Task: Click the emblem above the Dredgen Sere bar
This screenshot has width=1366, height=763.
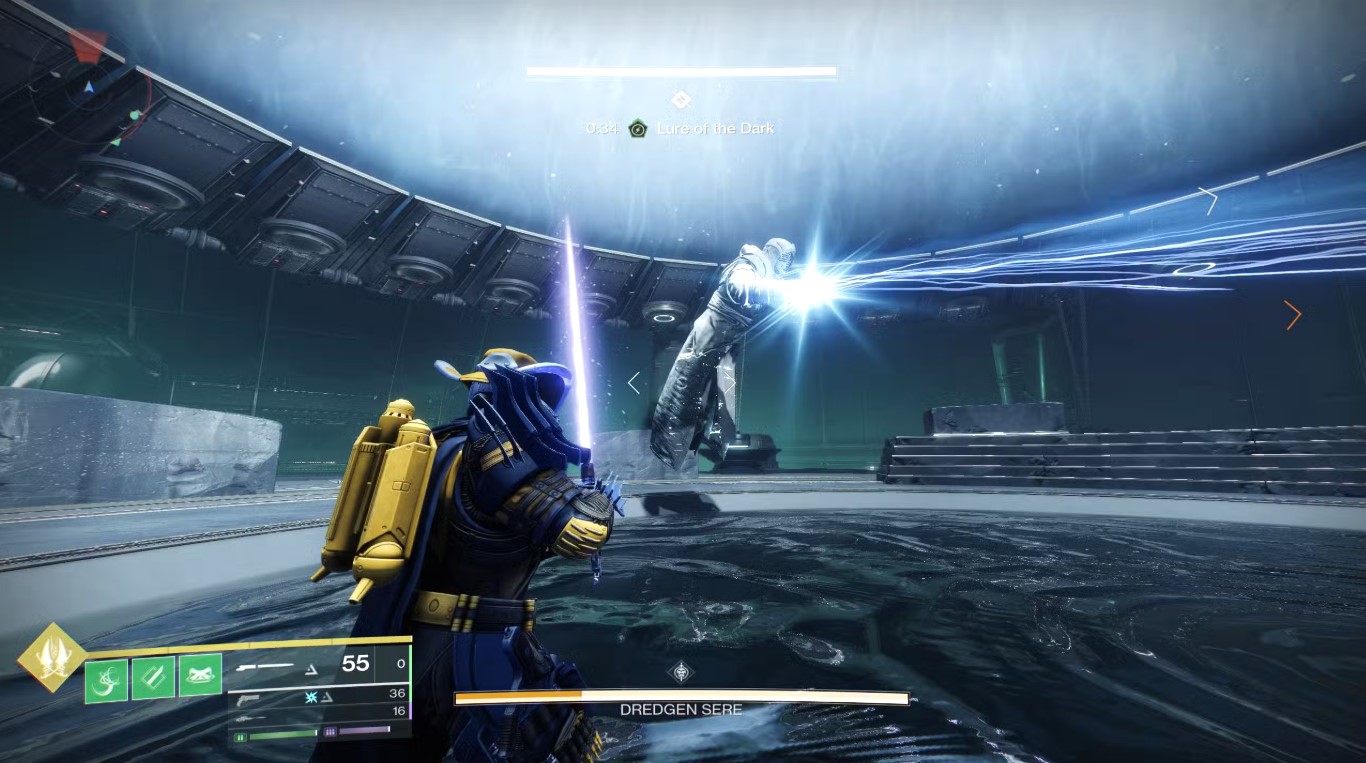Action: [681, 672]
